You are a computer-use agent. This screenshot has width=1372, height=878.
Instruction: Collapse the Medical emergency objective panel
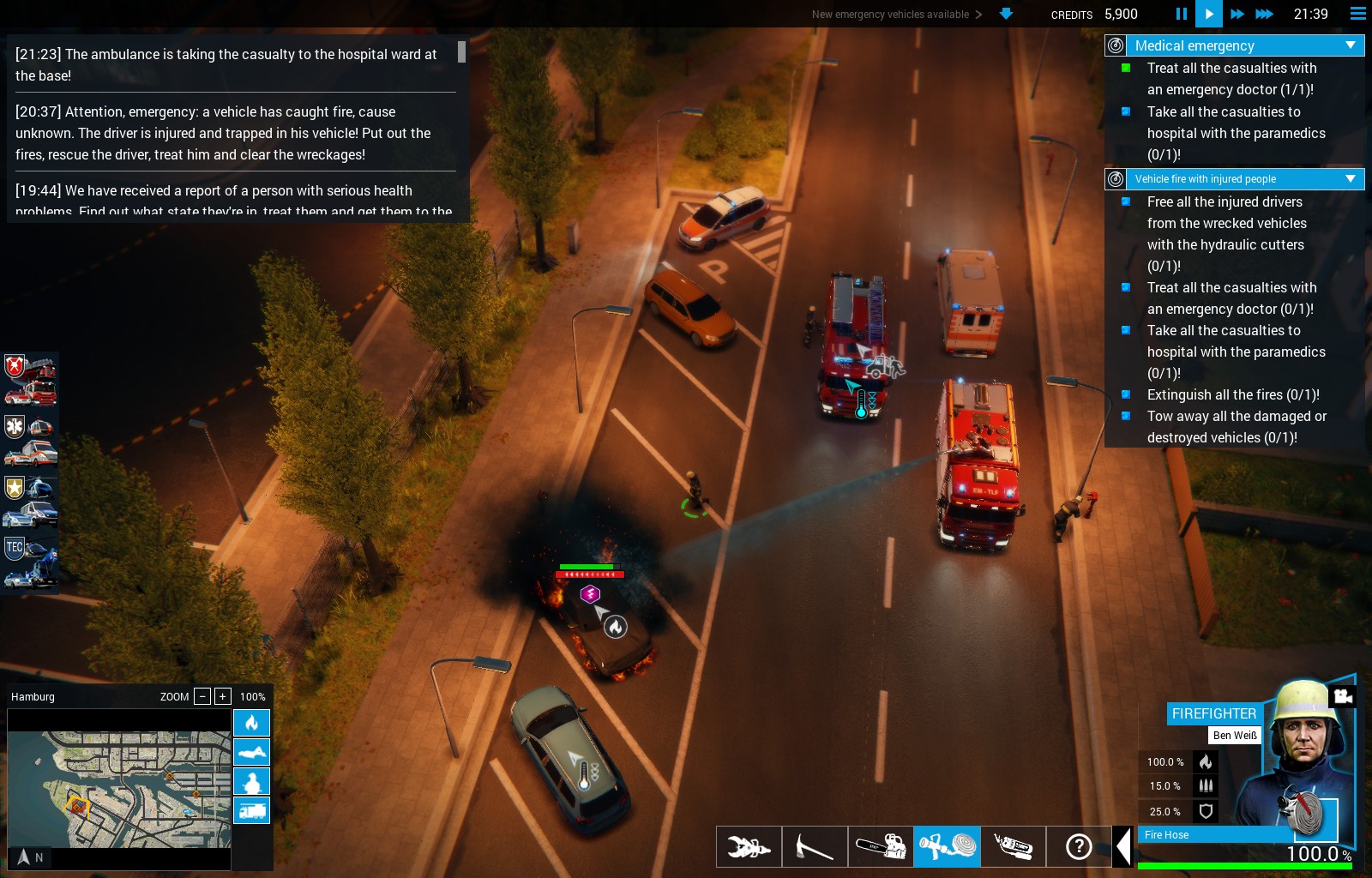[x=1351, y=45]
